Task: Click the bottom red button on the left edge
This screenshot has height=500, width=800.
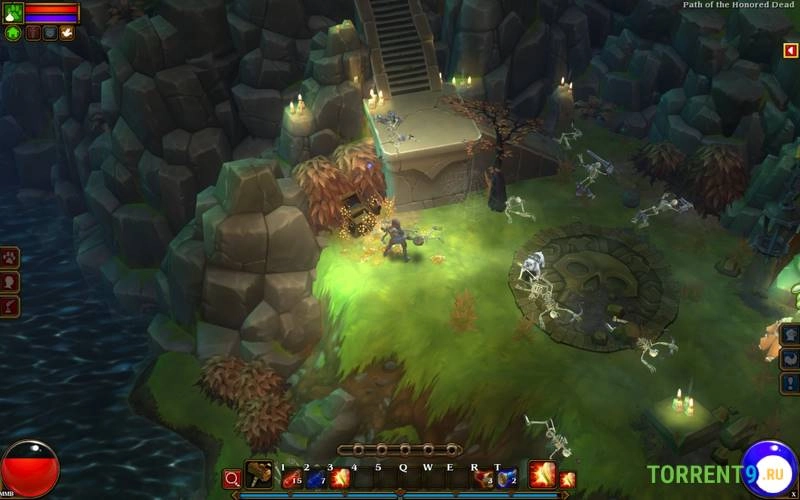Action: [9, 305]
